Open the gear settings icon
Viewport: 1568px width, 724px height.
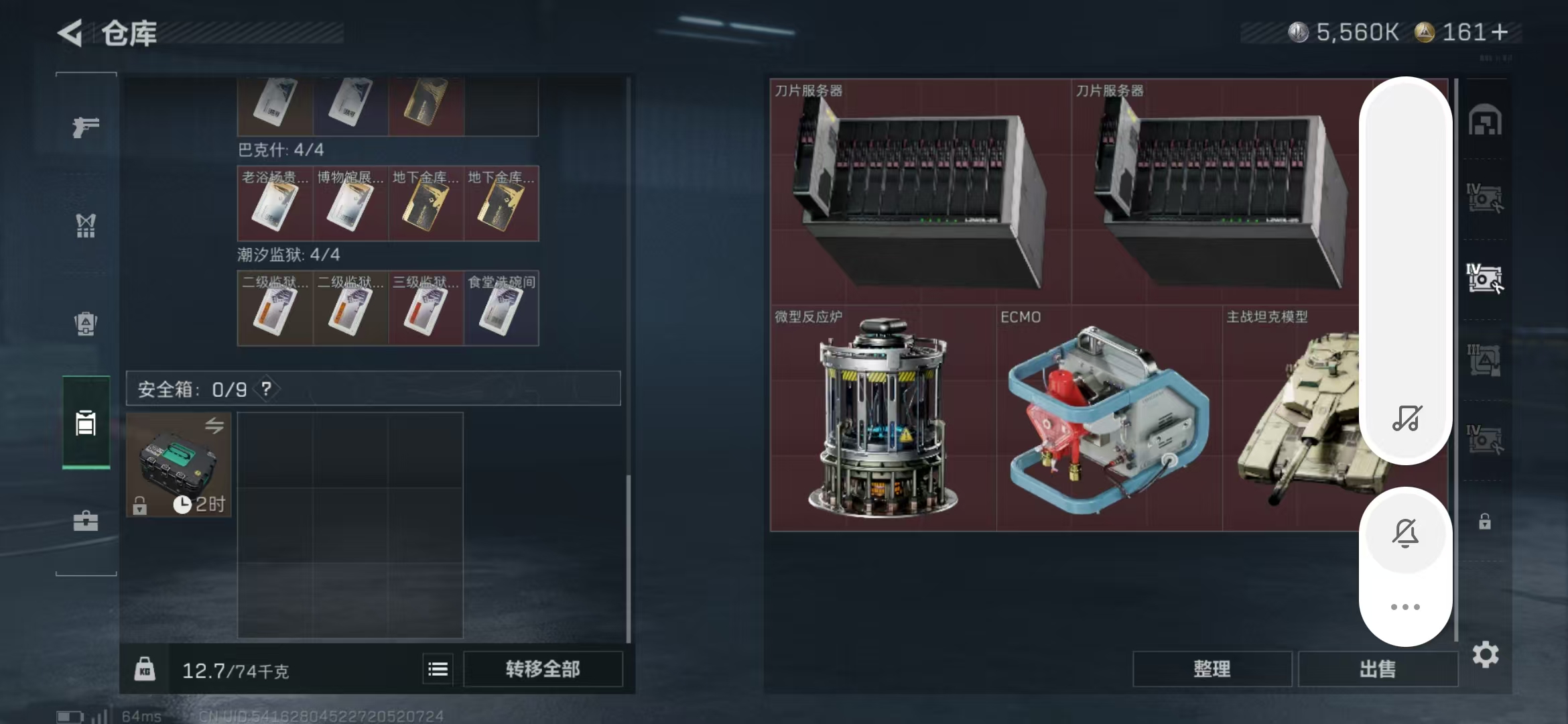pyautogui.click(x=1486, y=655)
